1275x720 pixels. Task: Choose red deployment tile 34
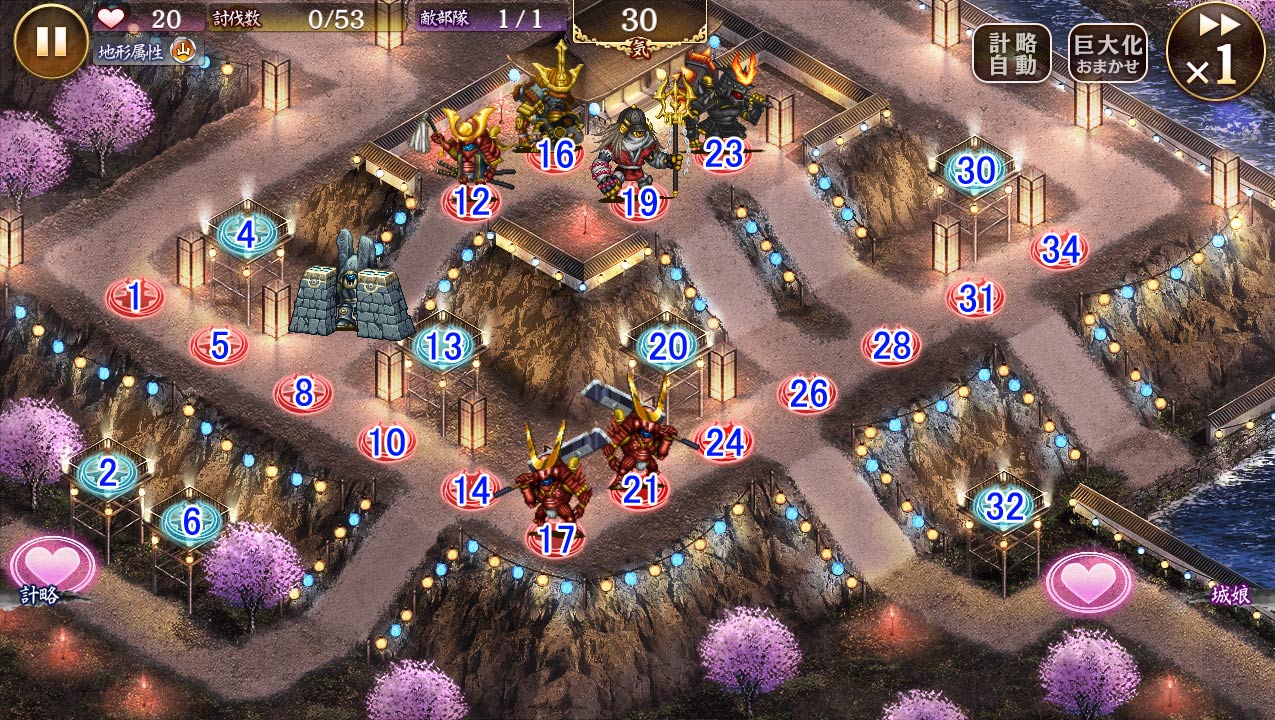[x=1060, y=250]
